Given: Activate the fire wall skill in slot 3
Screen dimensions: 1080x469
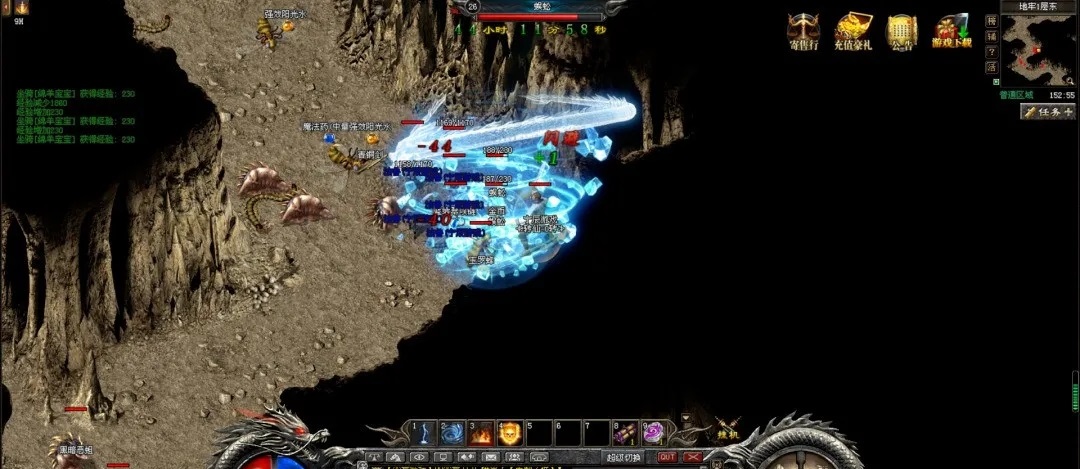Looking at the screenshot, I should [x=481, y=433].
